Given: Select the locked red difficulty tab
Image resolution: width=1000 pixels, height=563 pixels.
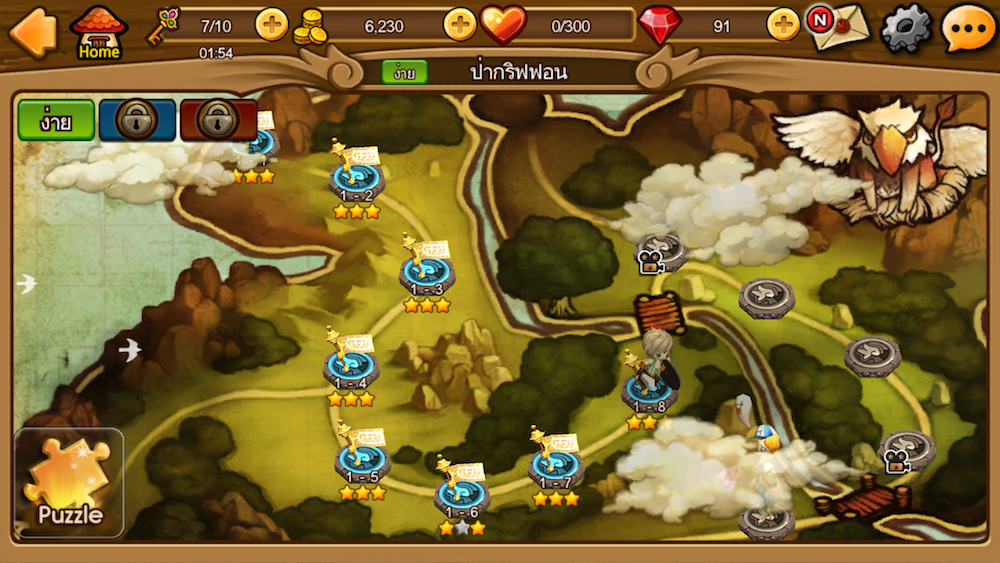Looking at the screenshot, I should point(218,120).
